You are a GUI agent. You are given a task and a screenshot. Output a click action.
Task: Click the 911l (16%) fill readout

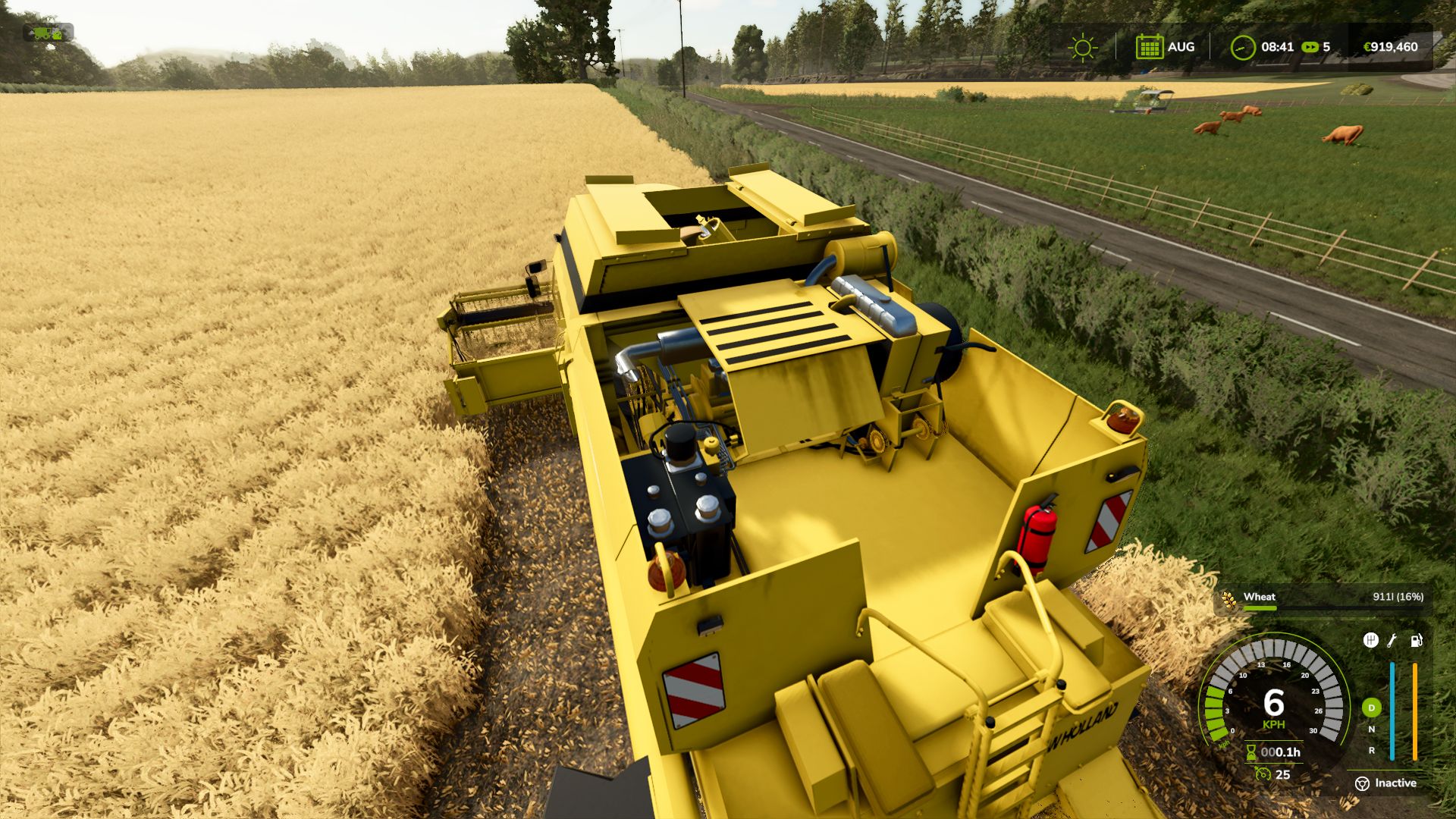[1398, 598]
